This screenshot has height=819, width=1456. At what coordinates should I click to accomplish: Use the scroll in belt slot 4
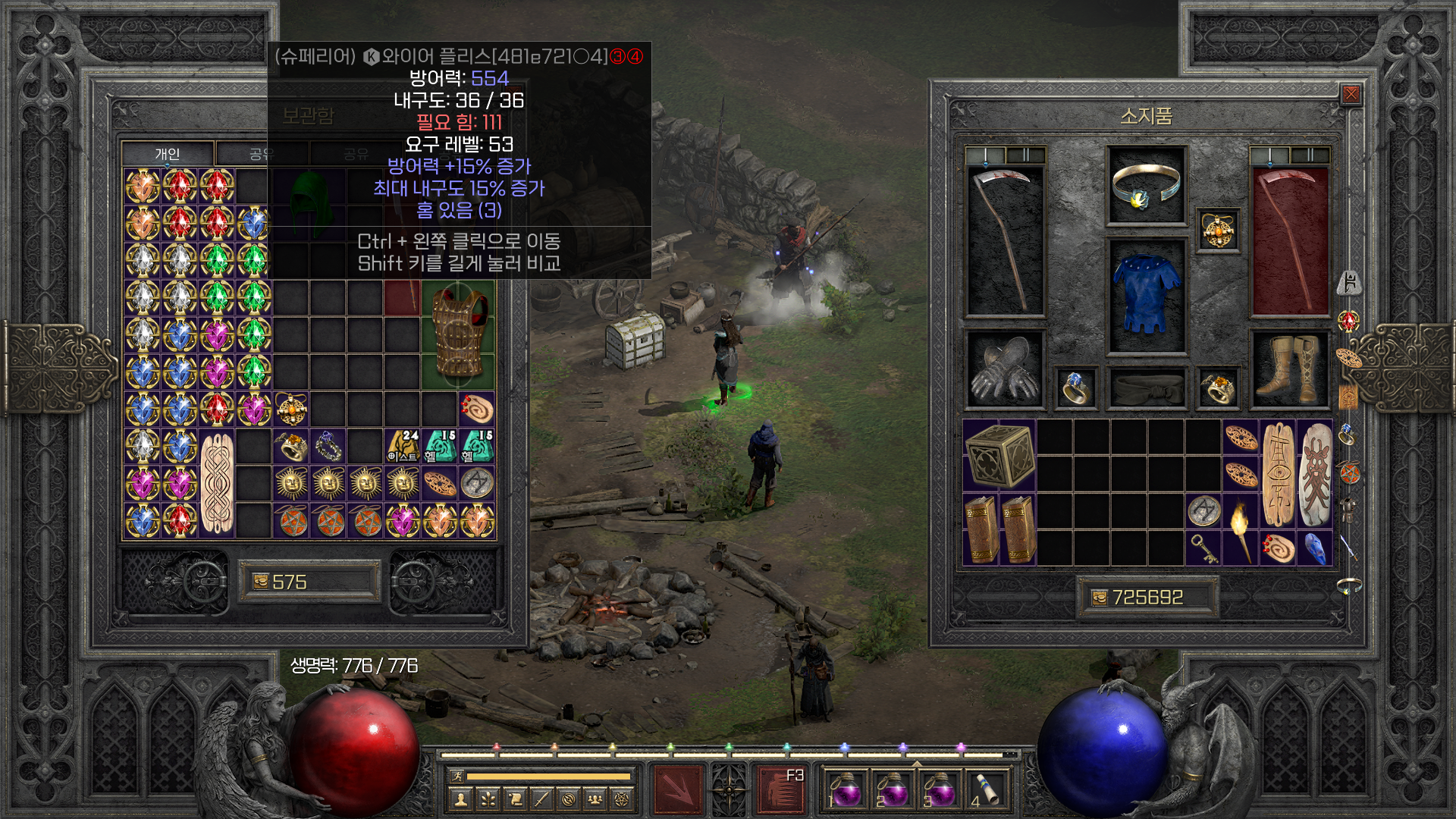pos(987,789)
